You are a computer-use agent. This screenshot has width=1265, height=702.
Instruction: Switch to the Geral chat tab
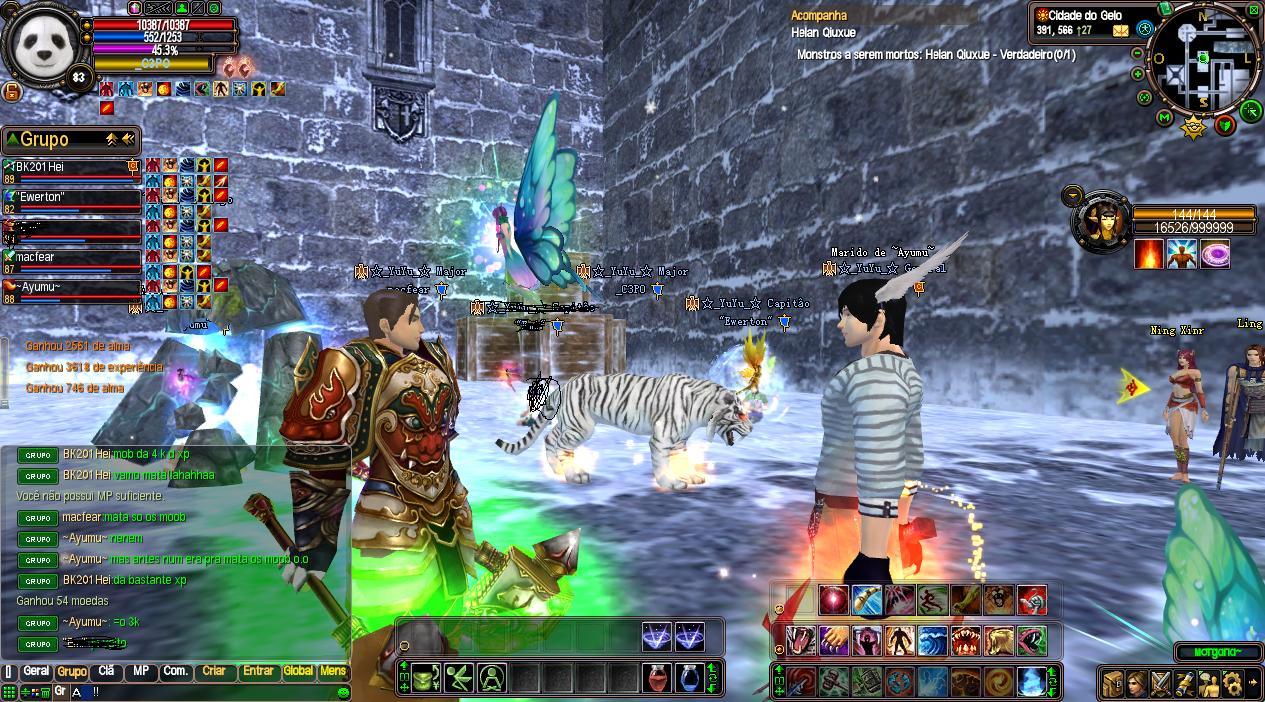pyautogui.click(x=36, y=672)
